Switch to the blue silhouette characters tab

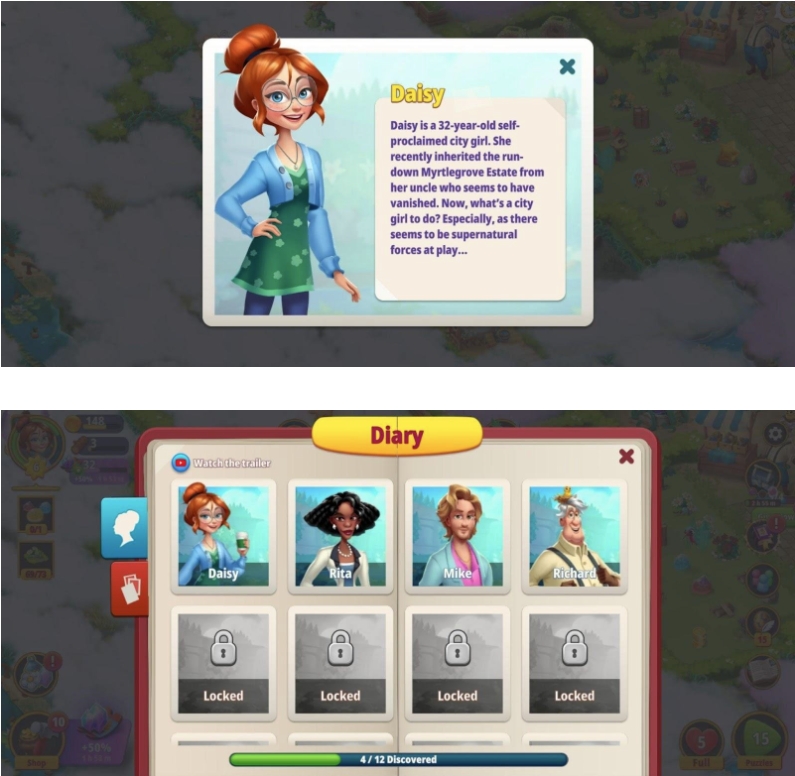tap(124, 527)
